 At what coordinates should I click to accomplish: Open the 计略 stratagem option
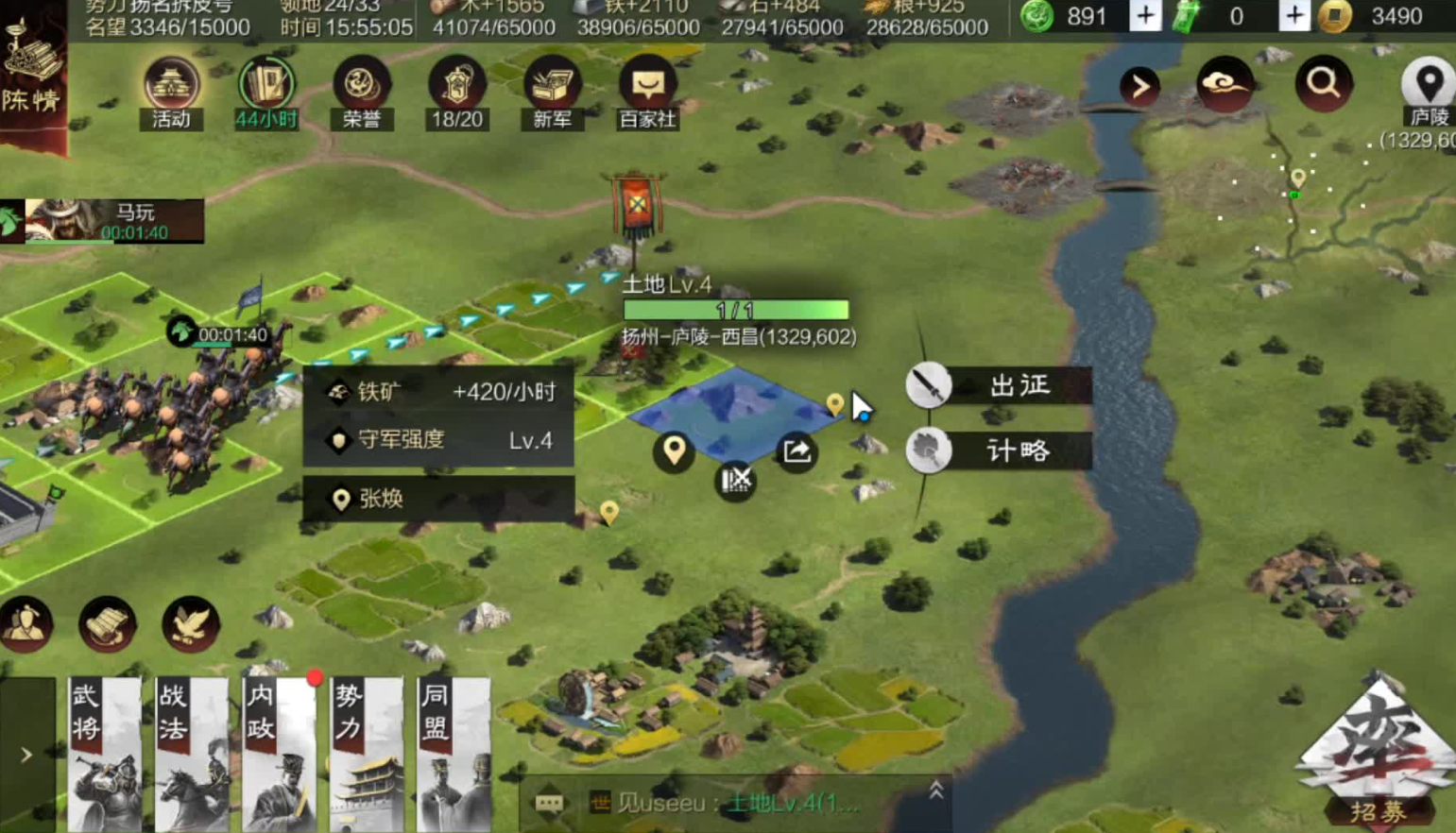1000,450
